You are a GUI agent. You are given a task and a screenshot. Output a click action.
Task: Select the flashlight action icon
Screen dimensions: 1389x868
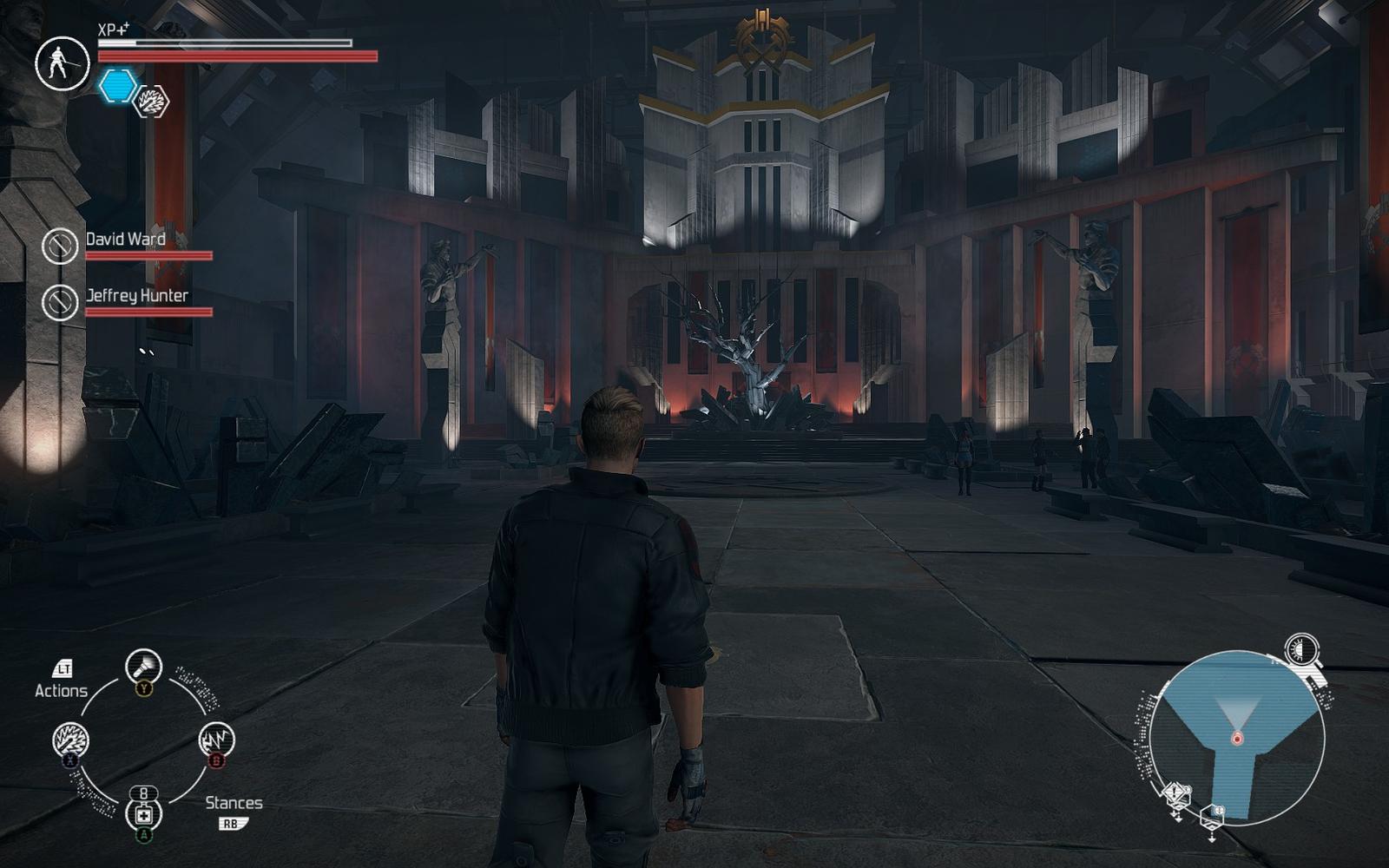pos(143,667)
